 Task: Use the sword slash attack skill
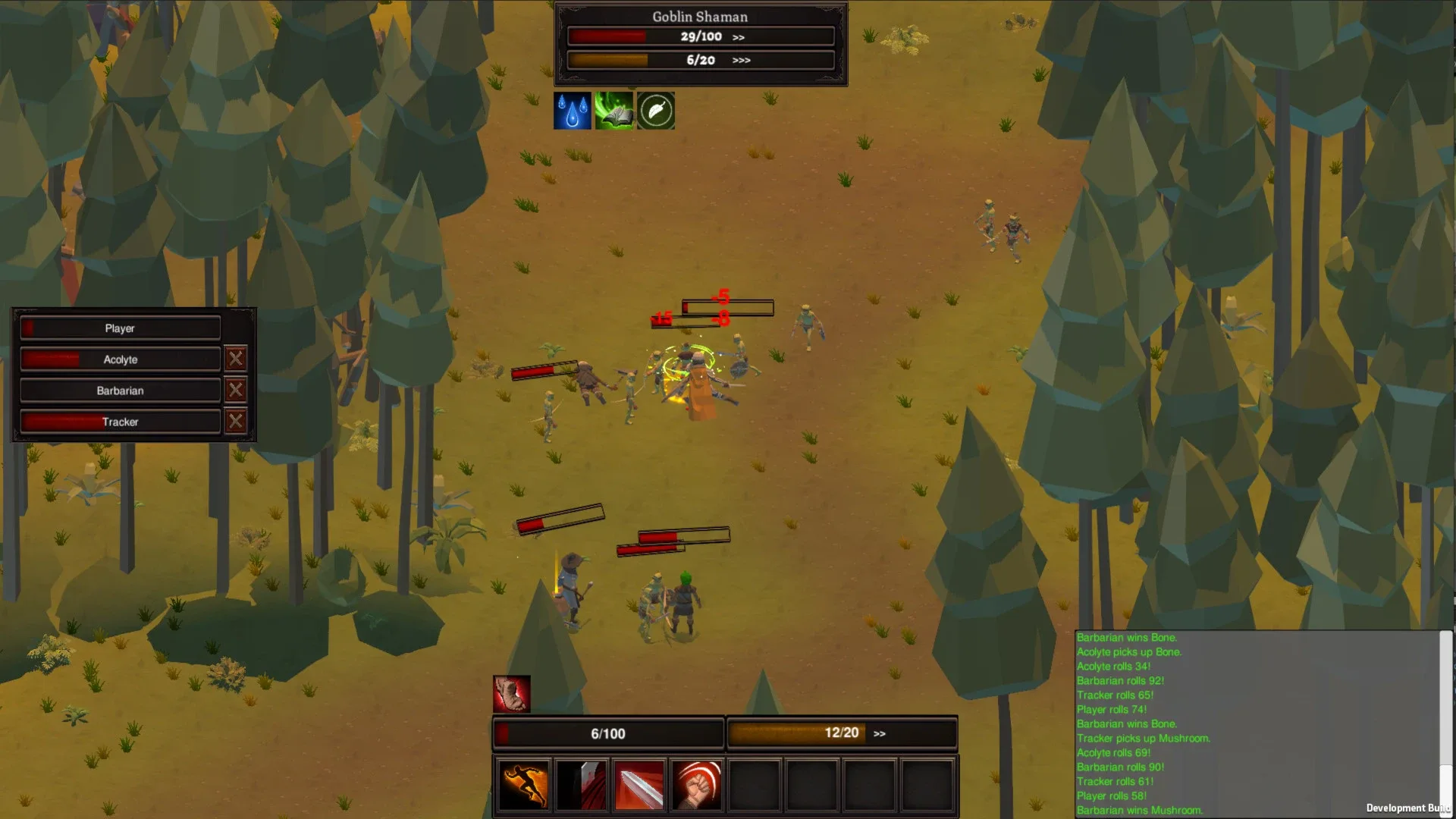click(639, 785)
